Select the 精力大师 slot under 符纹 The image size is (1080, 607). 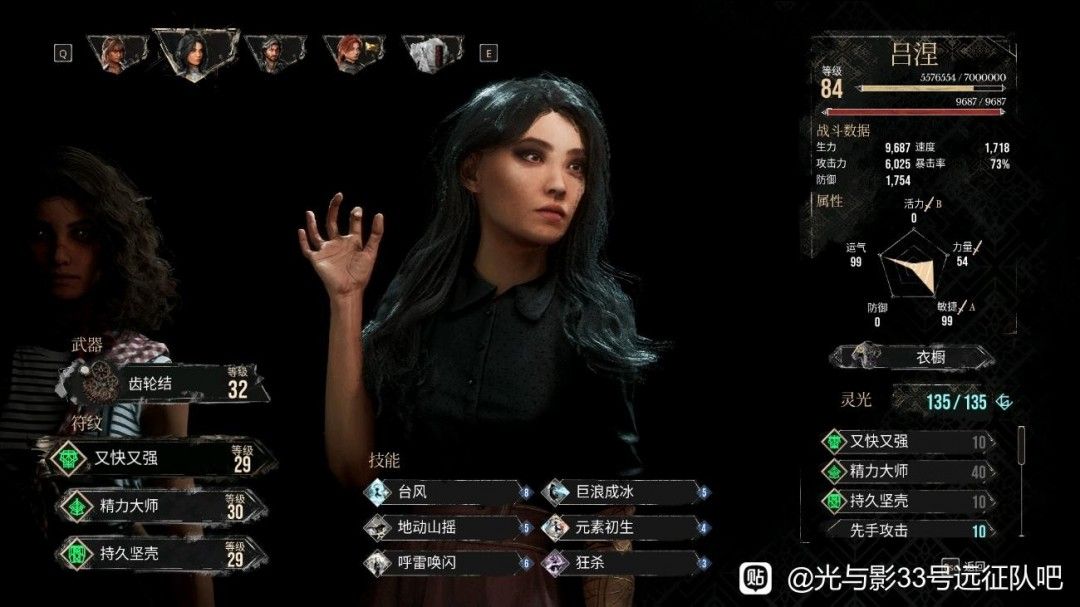tap(160, 505)
